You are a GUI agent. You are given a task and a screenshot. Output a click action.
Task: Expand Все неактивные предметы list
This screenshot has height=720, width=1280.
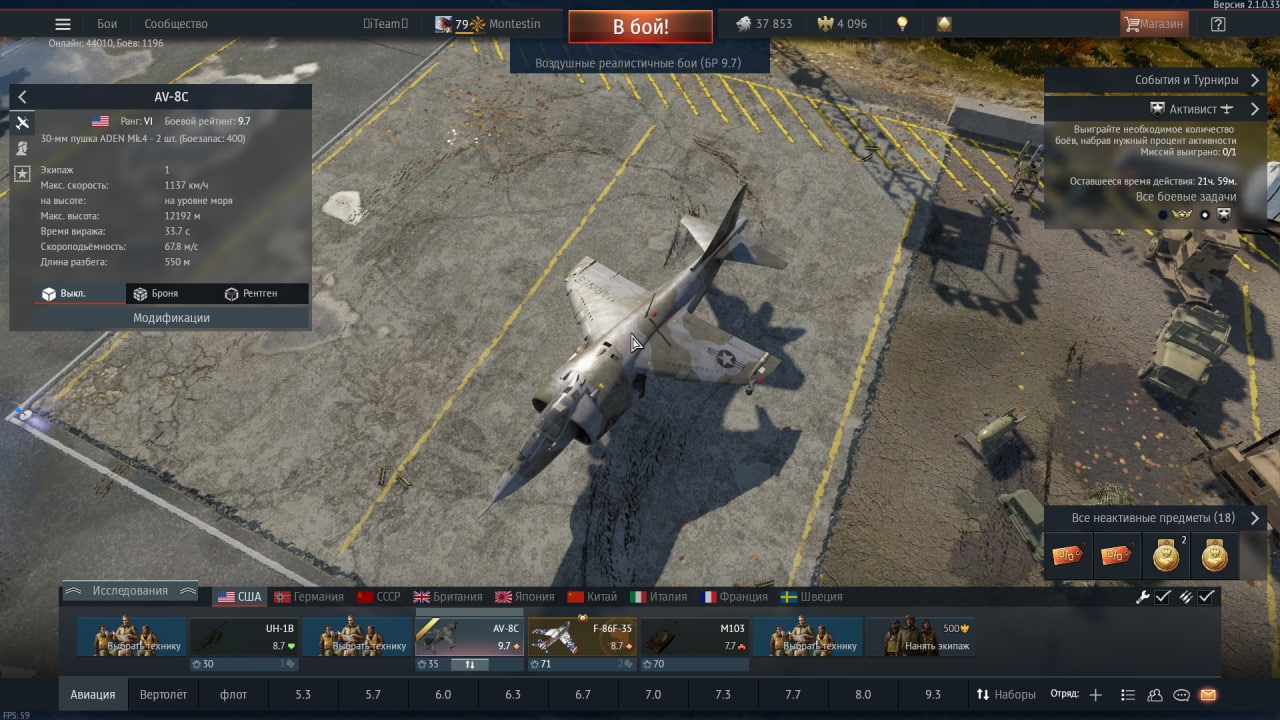1153,518
